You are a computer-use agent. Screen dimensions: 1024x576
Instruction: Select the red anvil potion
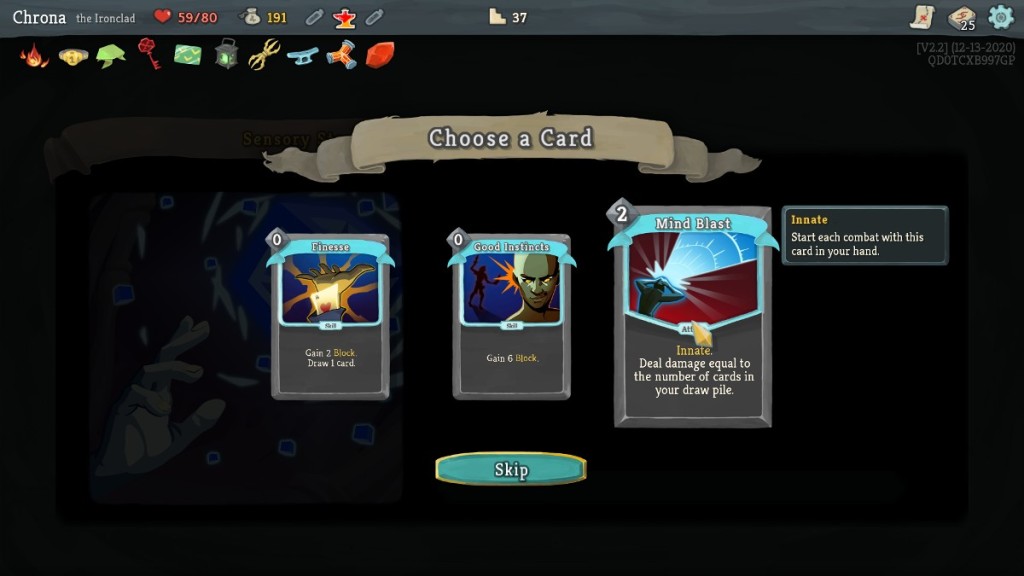[345, 17]
